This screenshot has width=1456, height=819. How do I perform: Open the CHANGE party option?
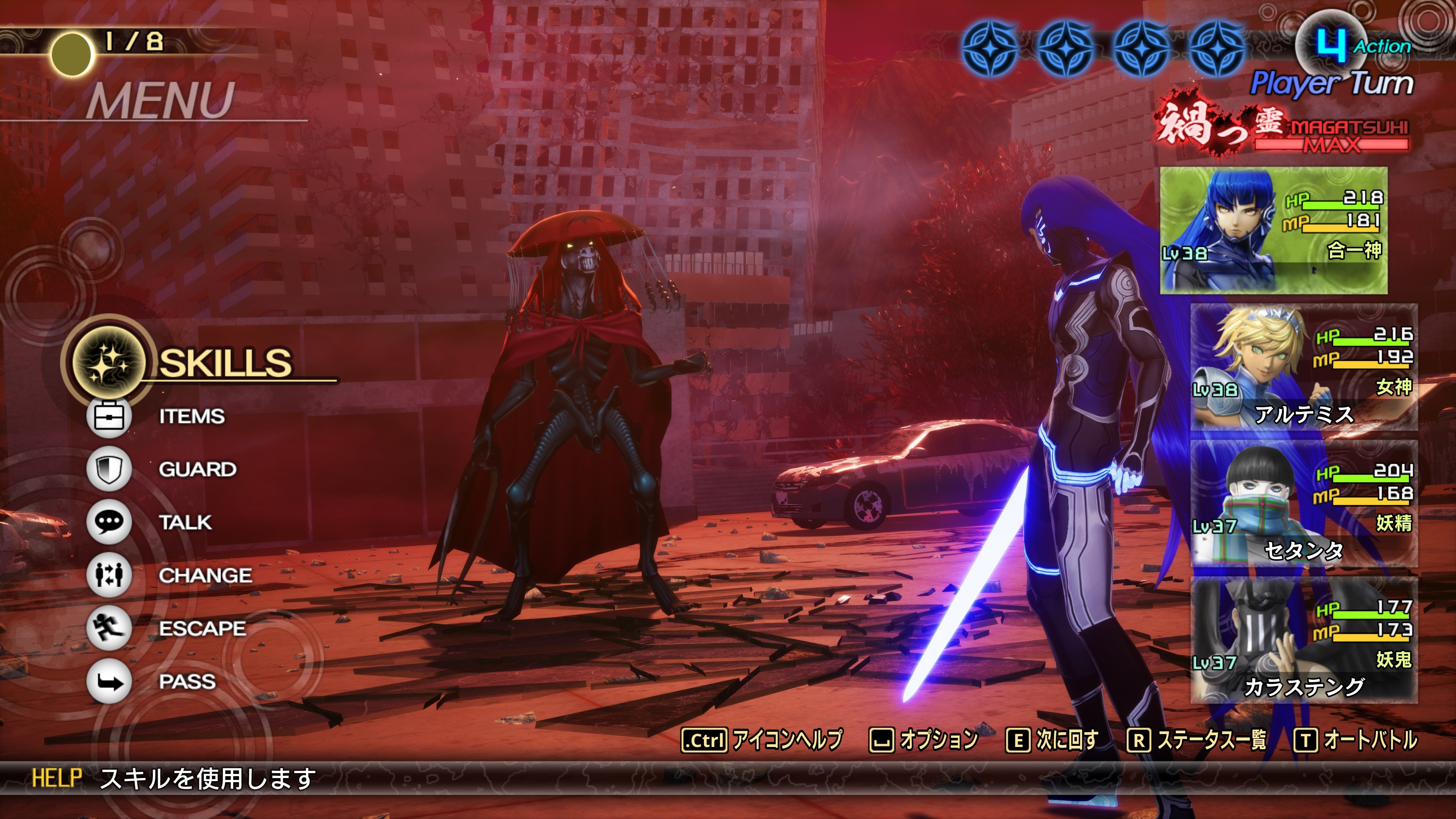205,576
